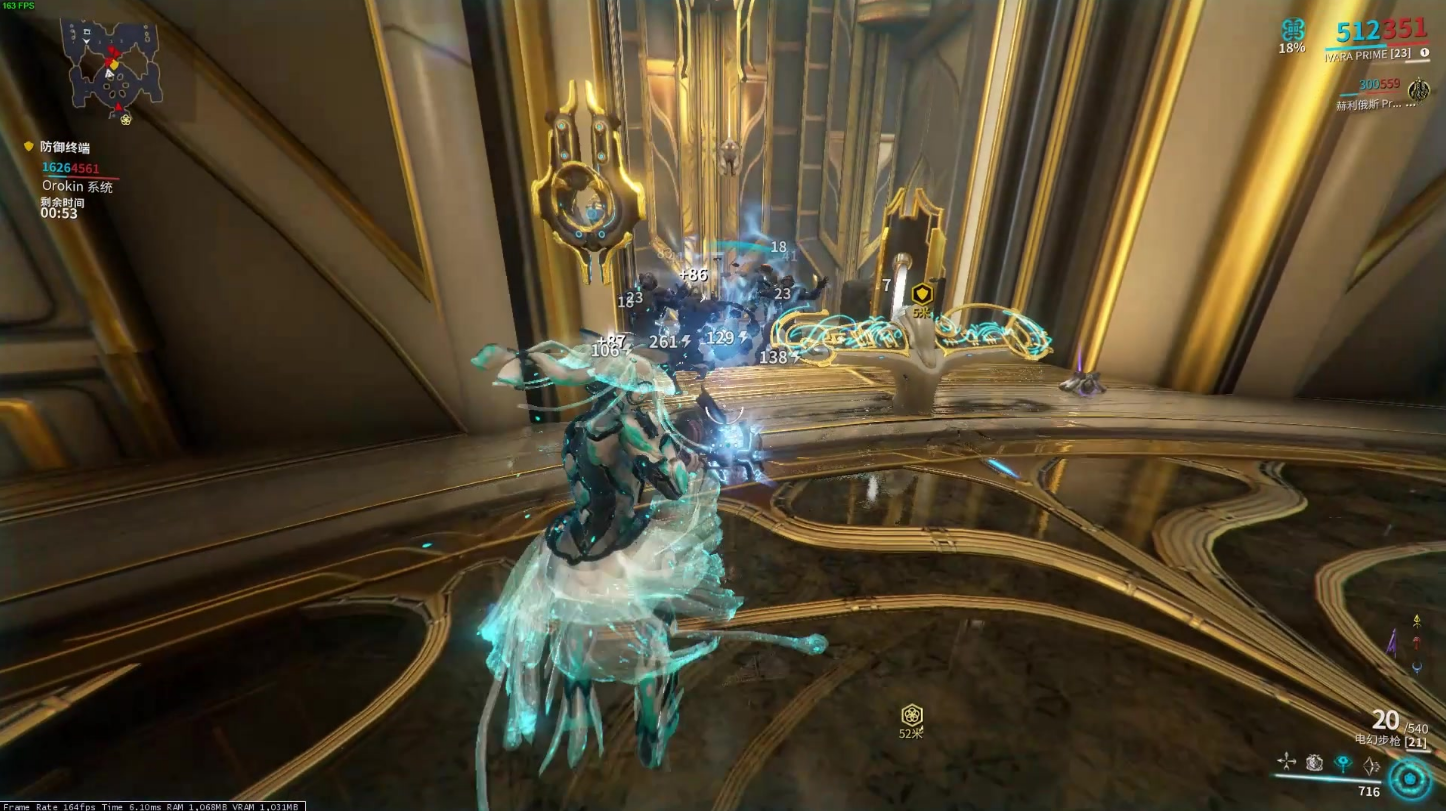
Task: Open the minimap
Action: click(110, 62)
